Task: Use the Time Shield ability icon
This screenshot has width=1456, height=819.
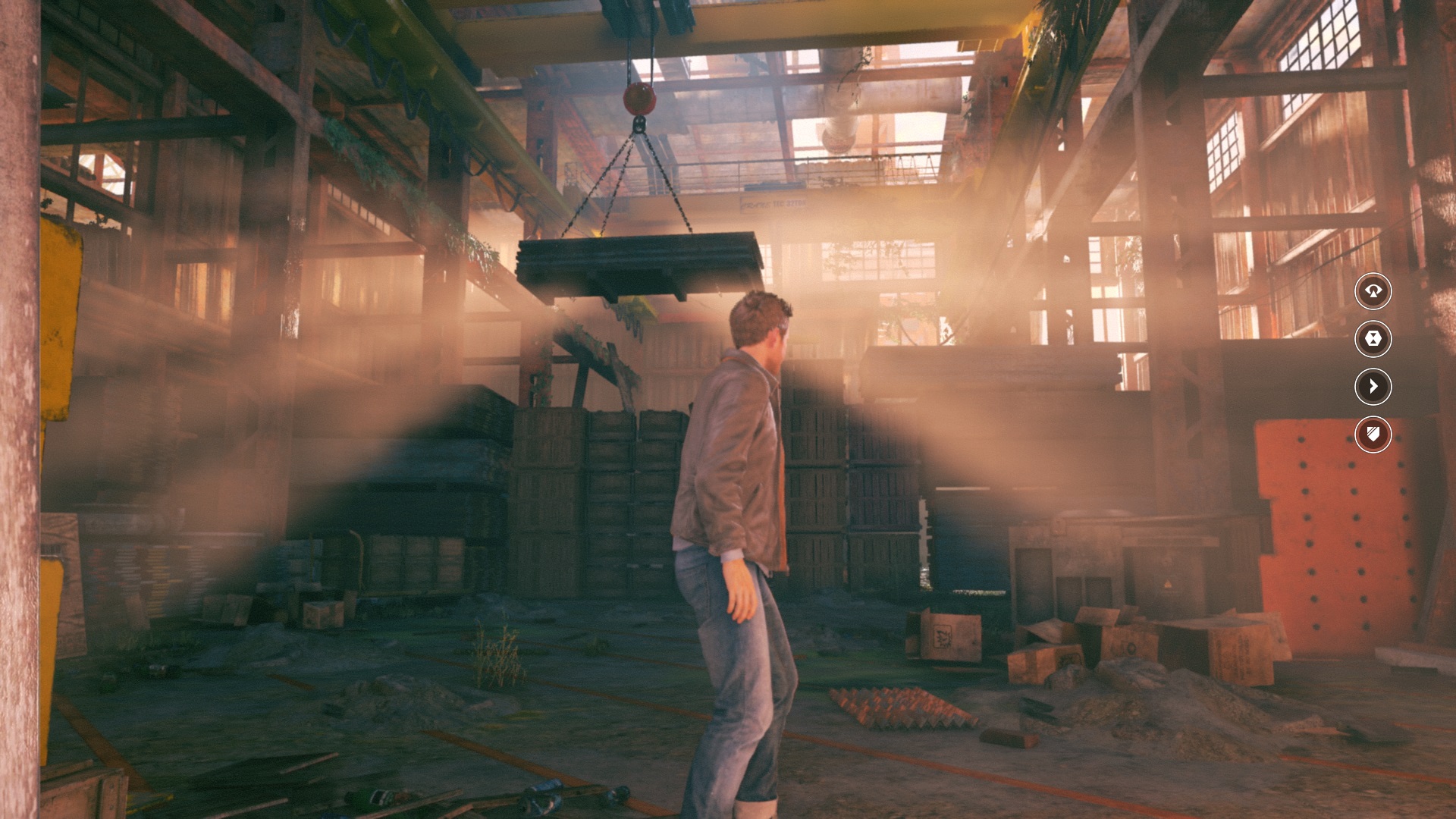Action: pyautogui.click(x=1373, y=435)
